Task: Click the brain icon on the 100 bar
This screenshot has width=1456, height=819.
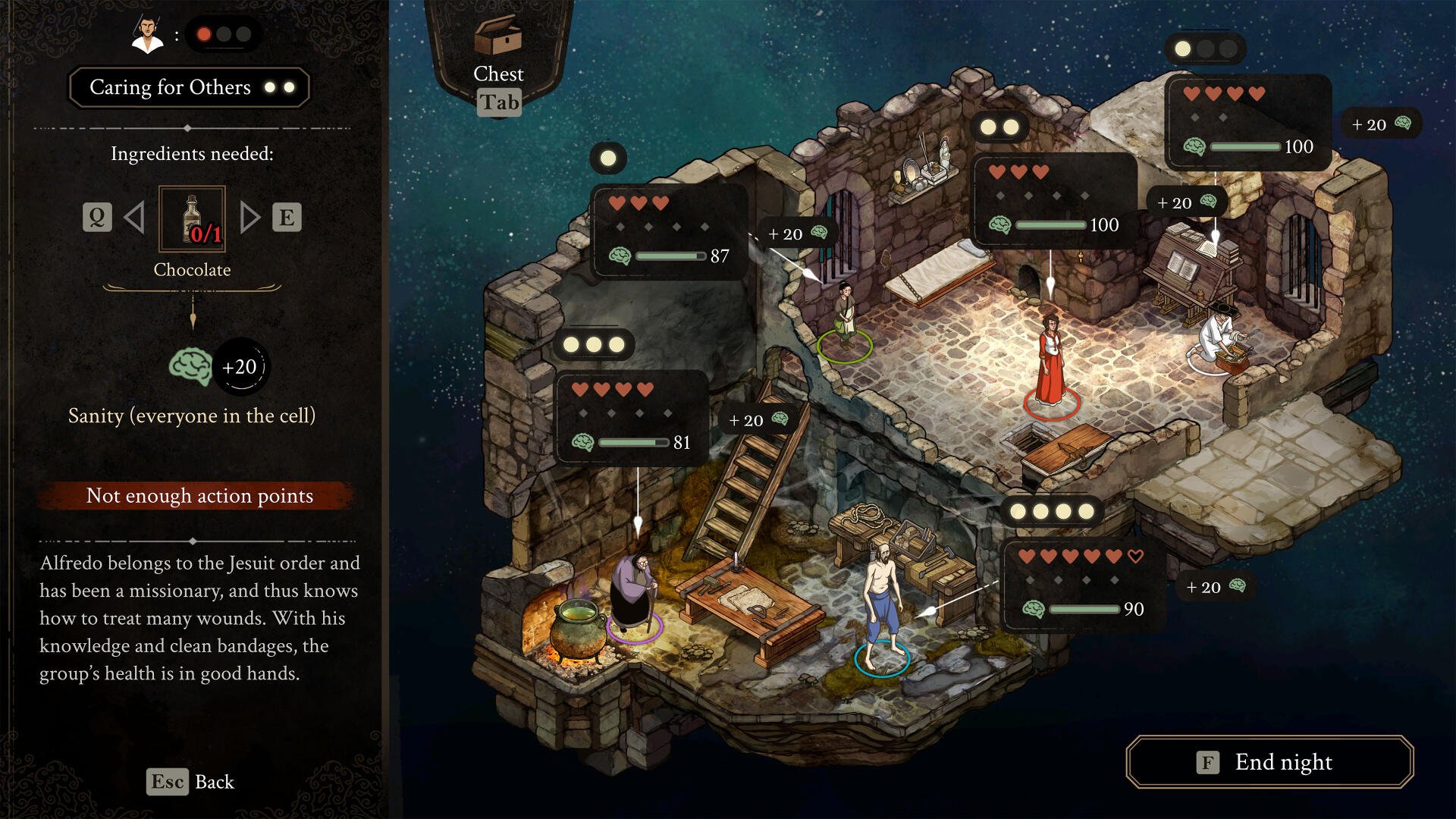Action: 999,224
